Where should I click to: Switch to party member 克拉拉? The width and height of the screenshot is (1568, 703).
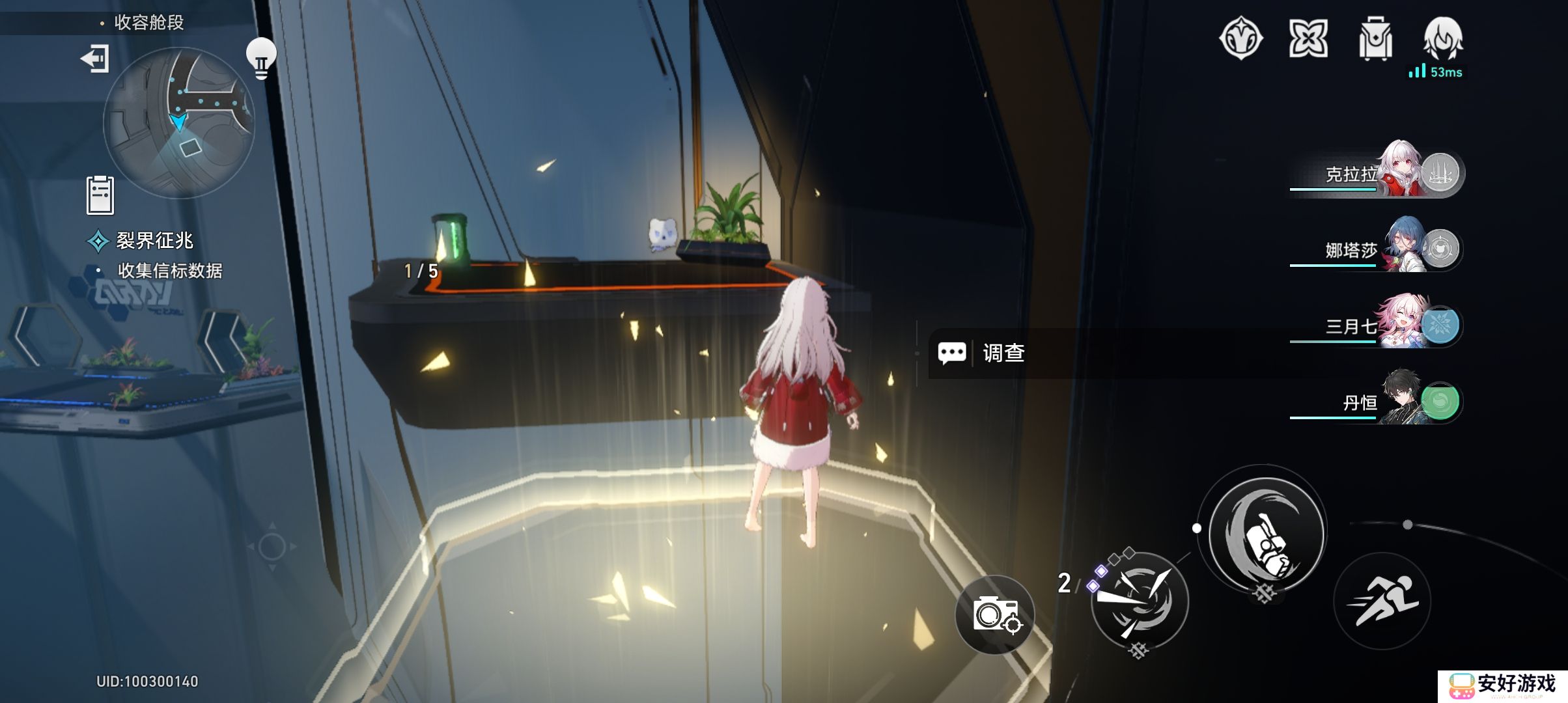click(1375, 174)
